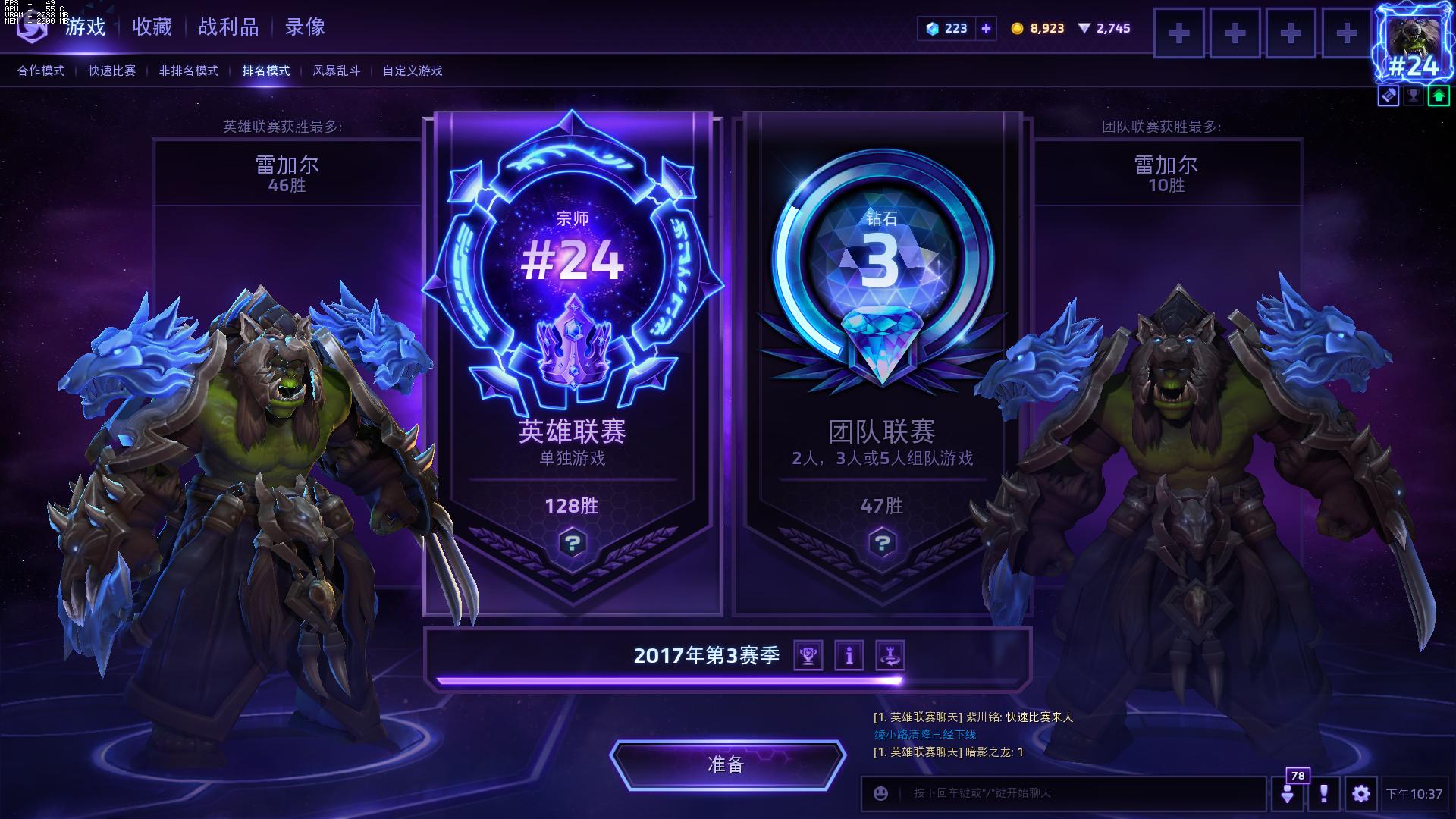Click the 准备 ready button

pyautogui.click(x=726, y=764)
